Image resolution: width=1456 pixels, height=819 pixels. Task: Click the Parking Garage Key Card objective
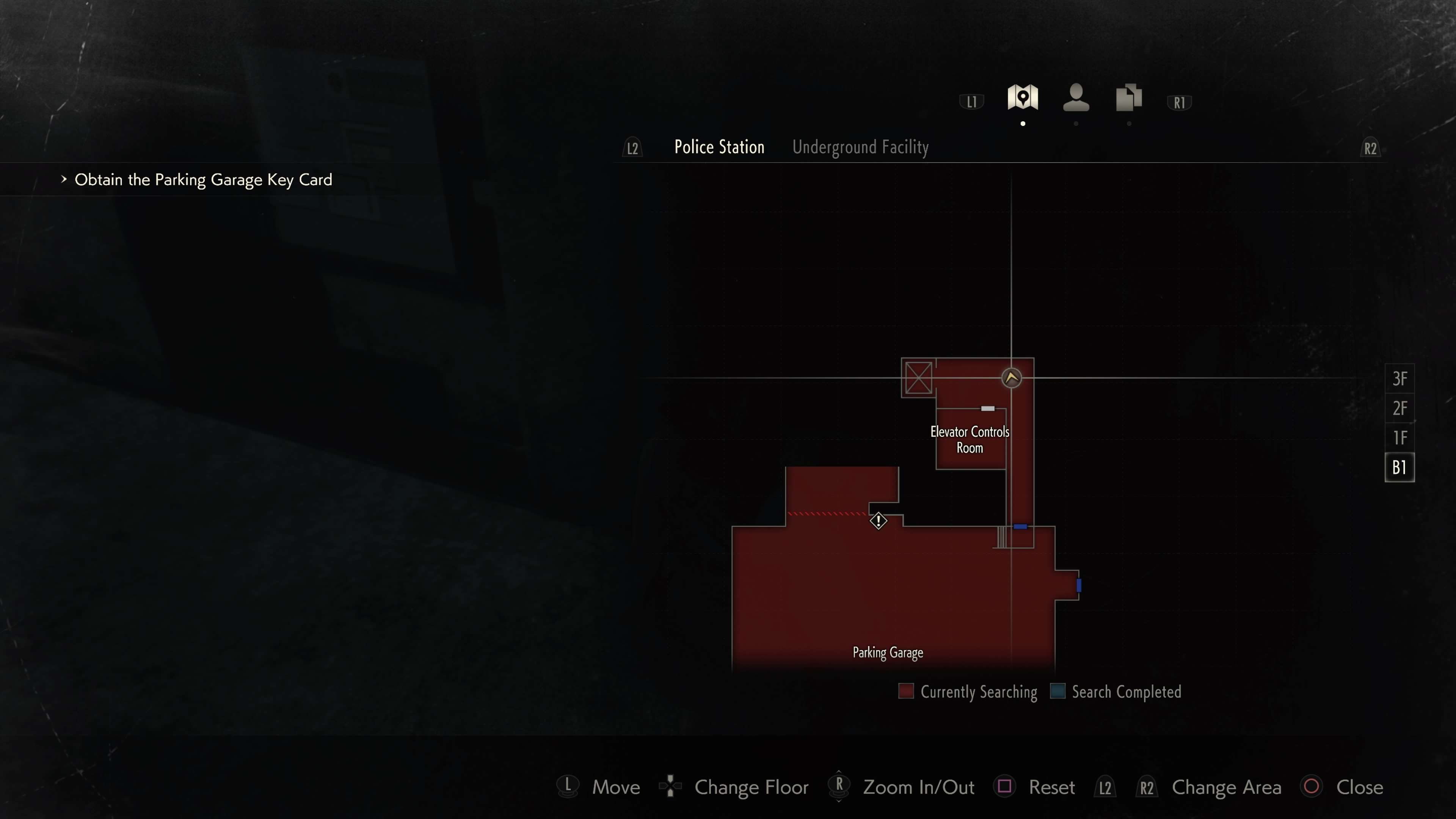pos(204,180)
